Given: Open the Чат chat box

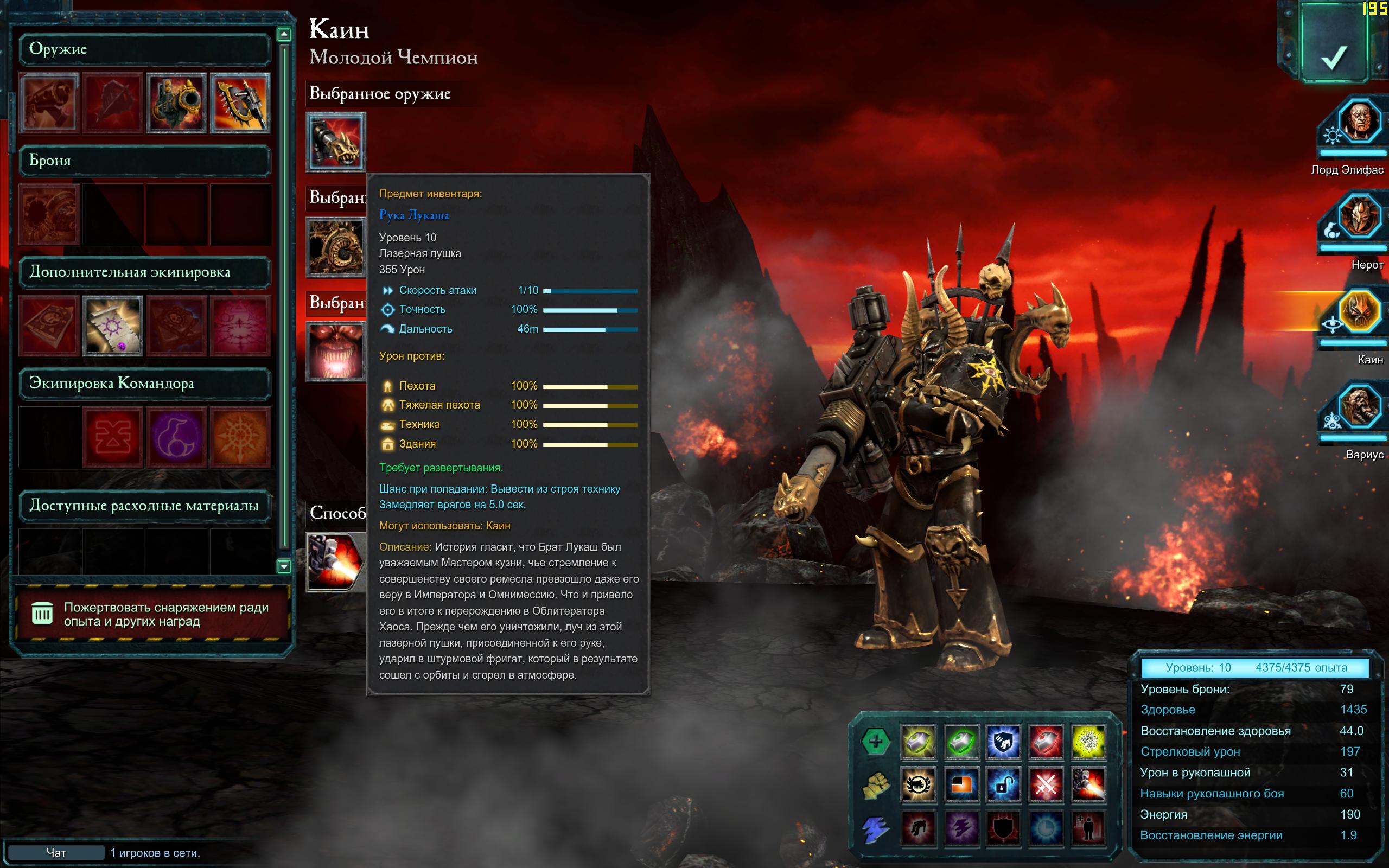Looking at the screenshot, I should coord(56,852).
